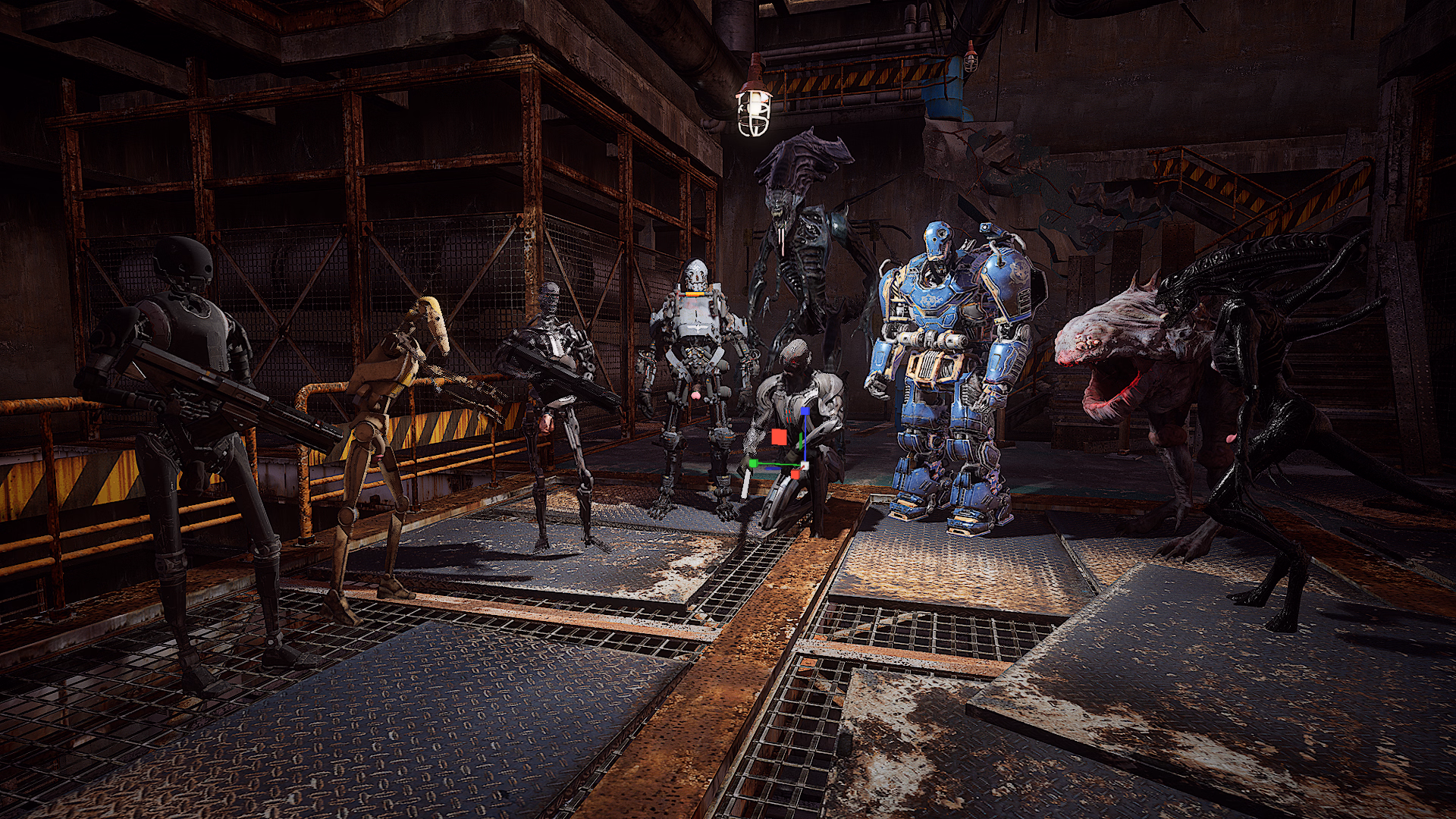The height and width of the screenshot is (819, 1456).
Task: Click the blue cube handle of the gizmo
Action: click(804, 412)
